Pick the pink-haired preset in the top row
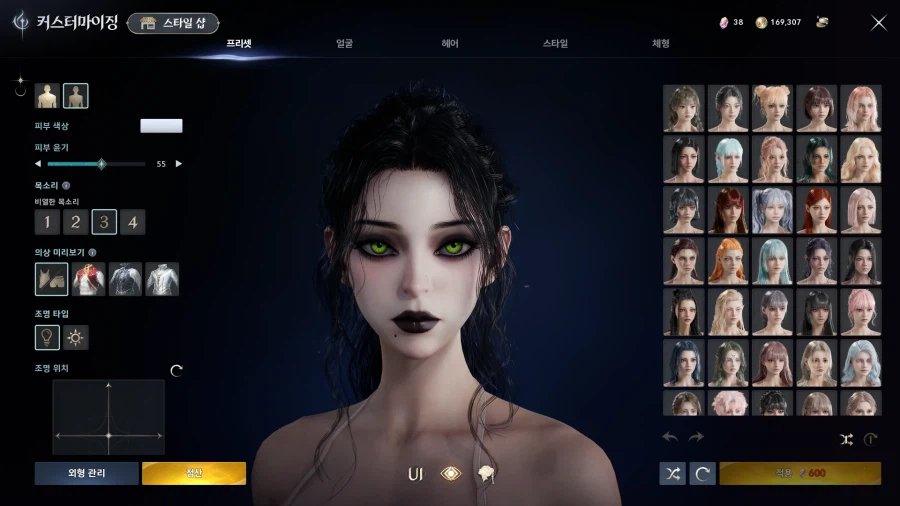The image size is (900, 506). point(860,108)
